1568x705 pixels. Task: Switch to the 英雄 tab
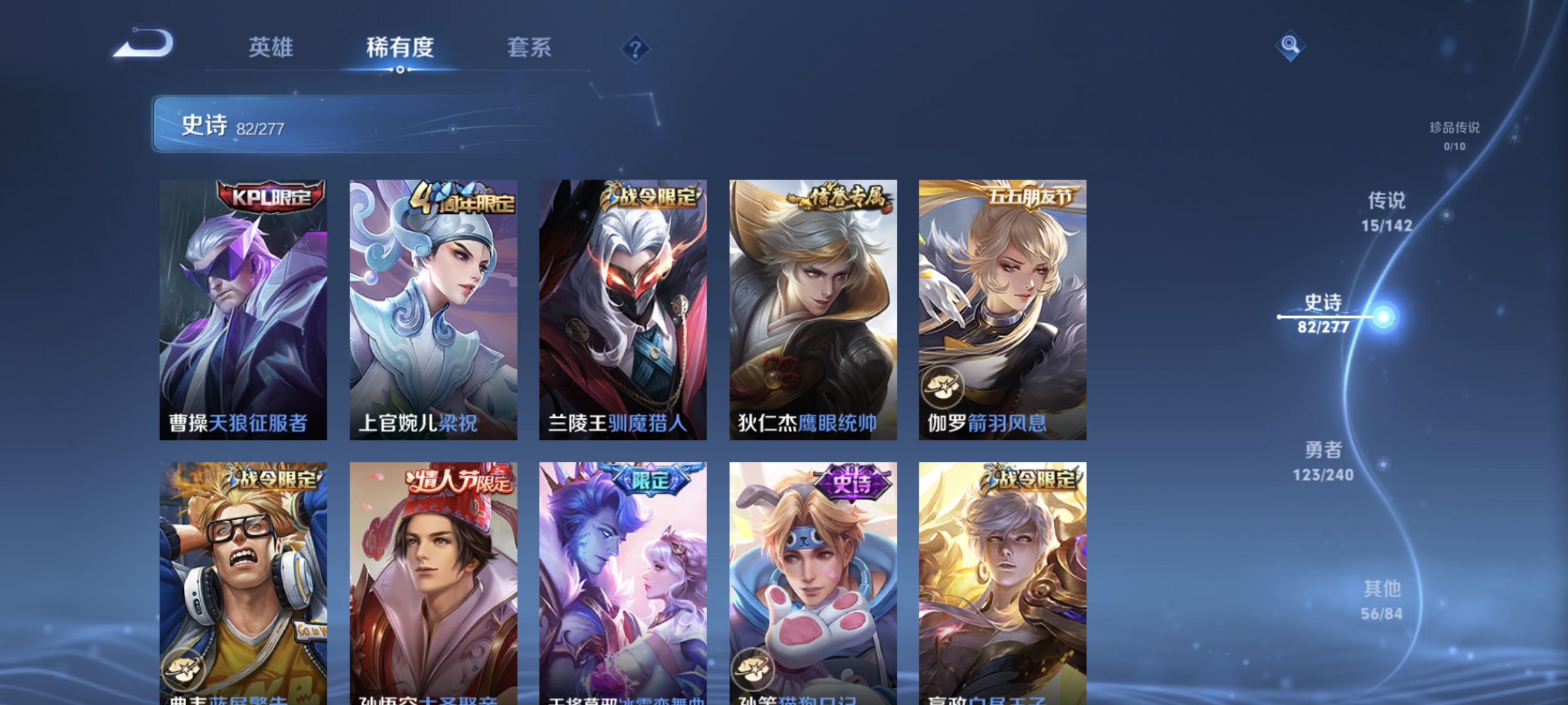pyautogui.click(x=272, y=49)
